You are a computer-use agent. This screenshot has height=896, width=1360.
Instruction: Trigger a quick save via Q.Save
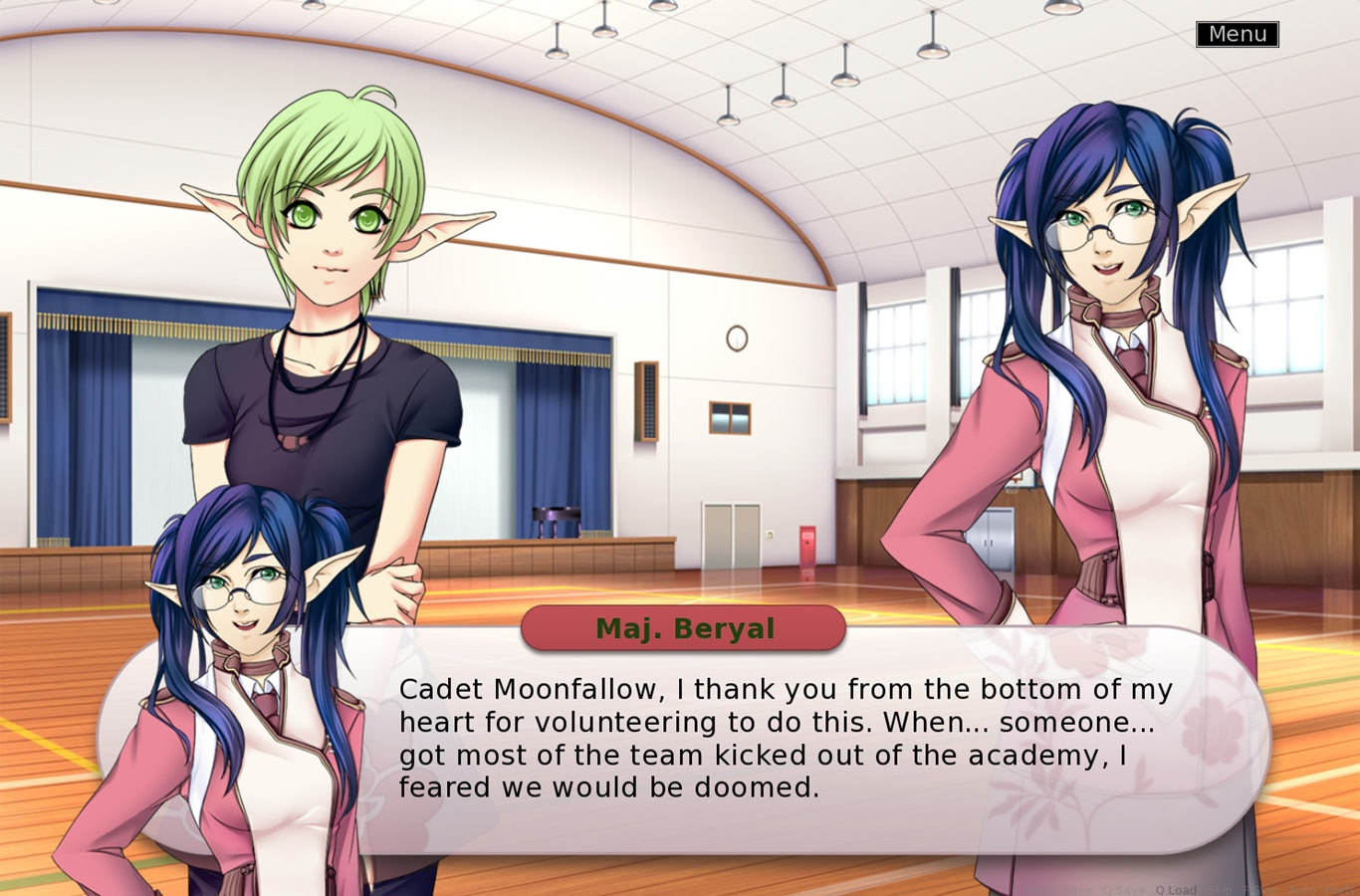(x=1123, y=889)
